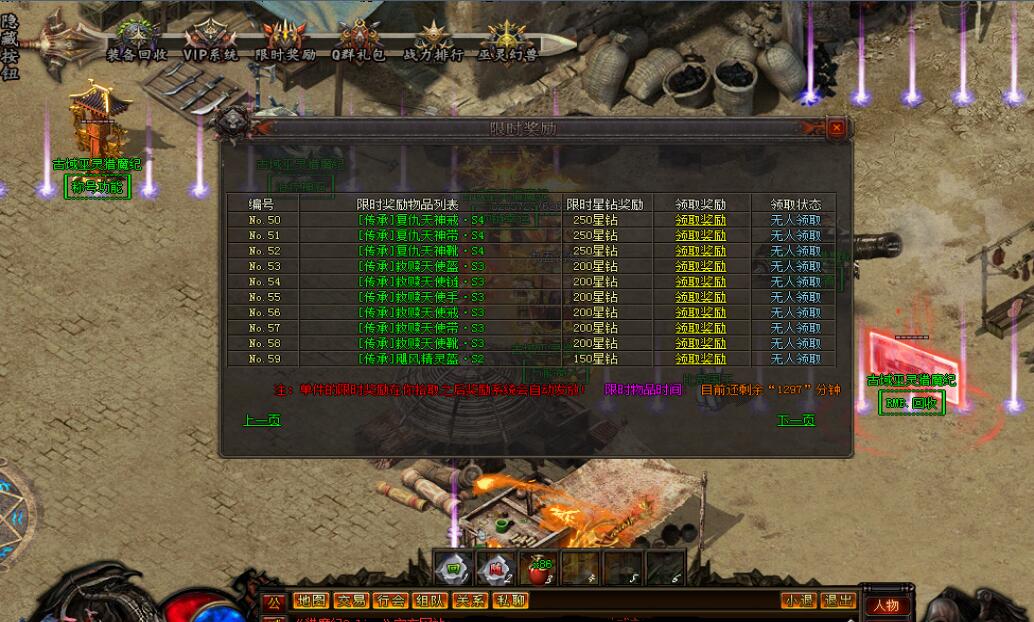Open the 交易 trade button
This screenshot has width=1034, height=622.
pyautogui.click(x=350, y=601)
